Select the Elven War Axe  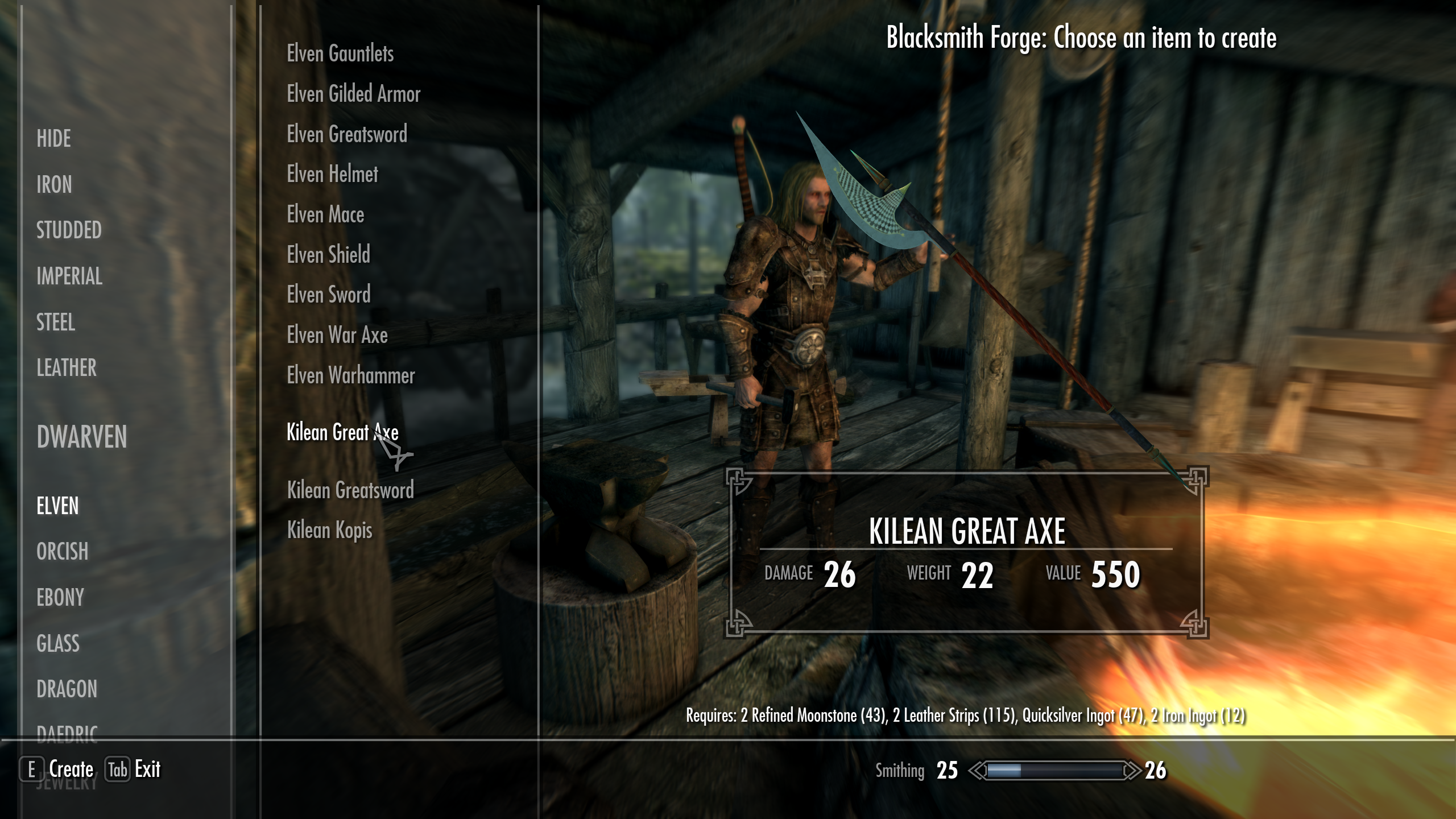coord(337,336)
